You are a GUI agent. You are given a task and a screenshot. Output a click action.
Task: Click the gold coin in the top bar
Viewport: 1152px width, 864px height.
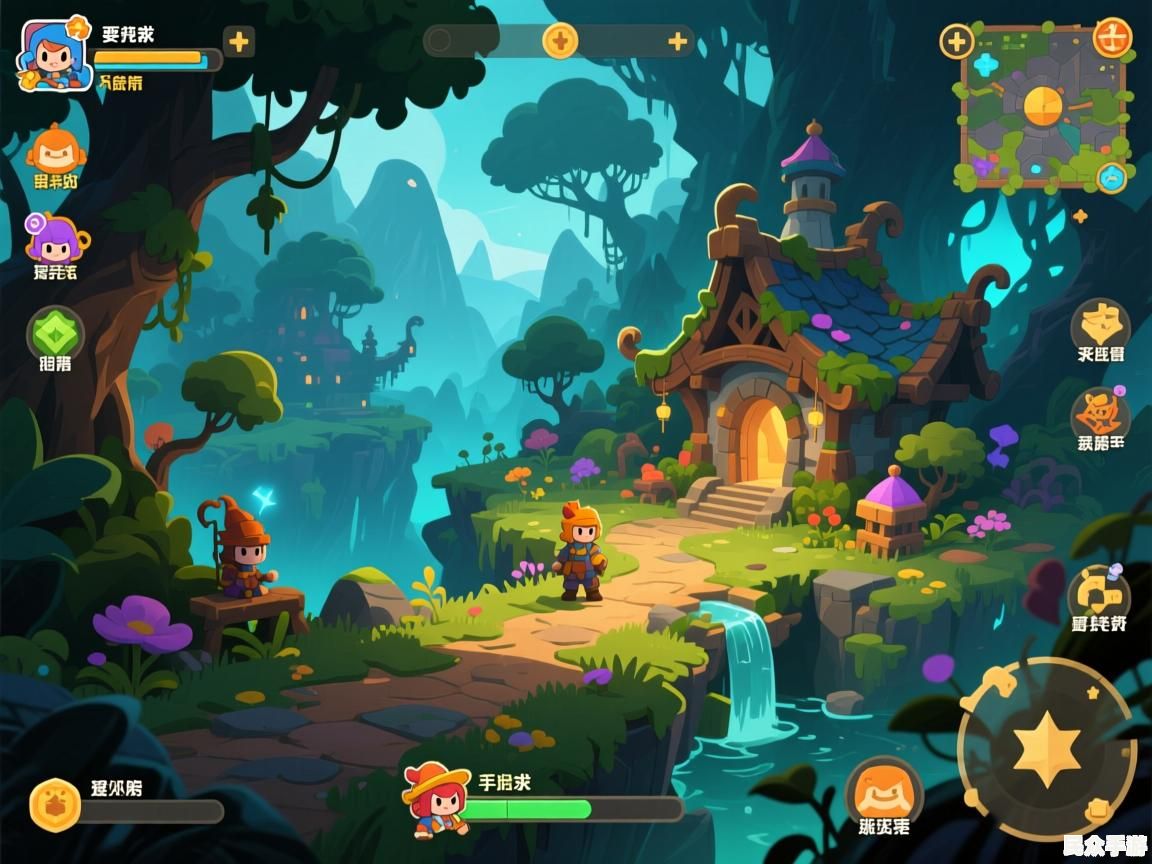tap(560, 41)
